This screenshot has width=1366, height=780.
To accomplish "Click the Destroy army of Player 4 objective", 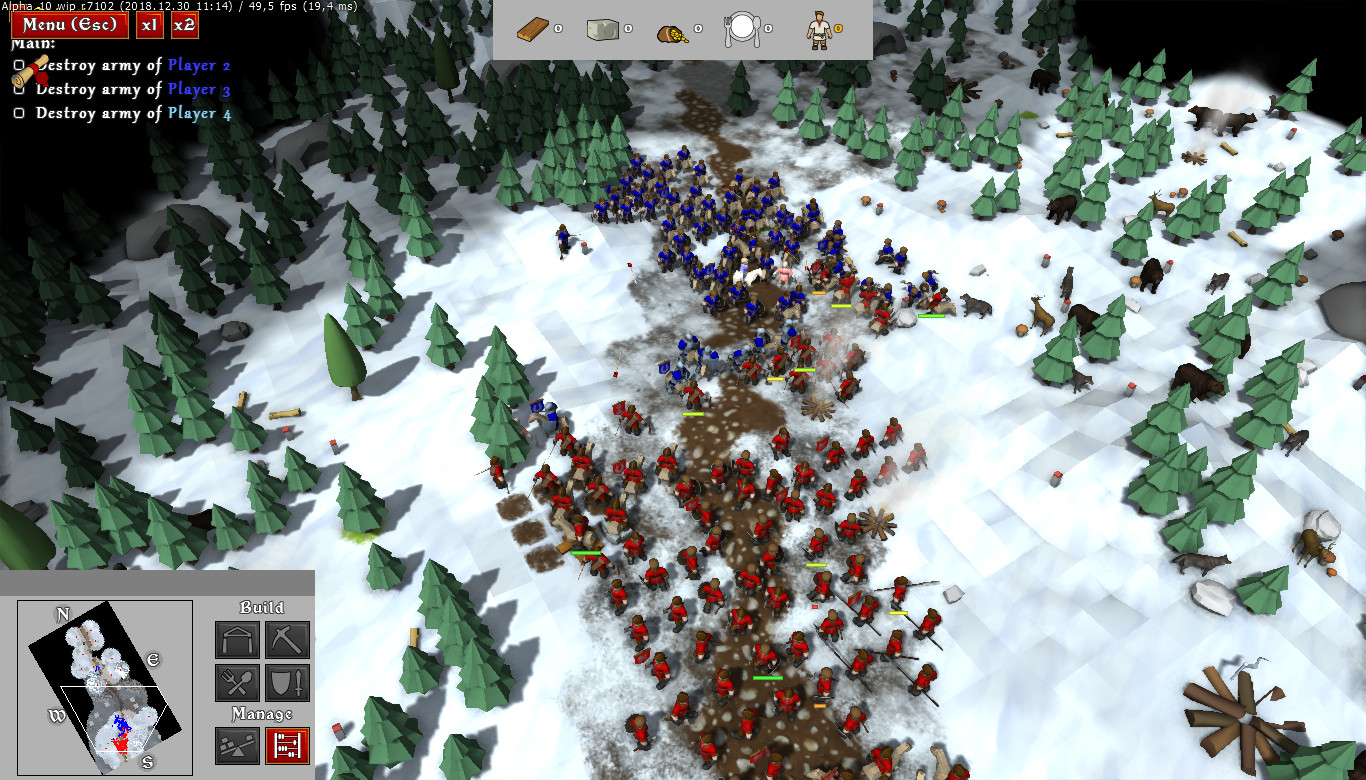I will click(133, 114).
